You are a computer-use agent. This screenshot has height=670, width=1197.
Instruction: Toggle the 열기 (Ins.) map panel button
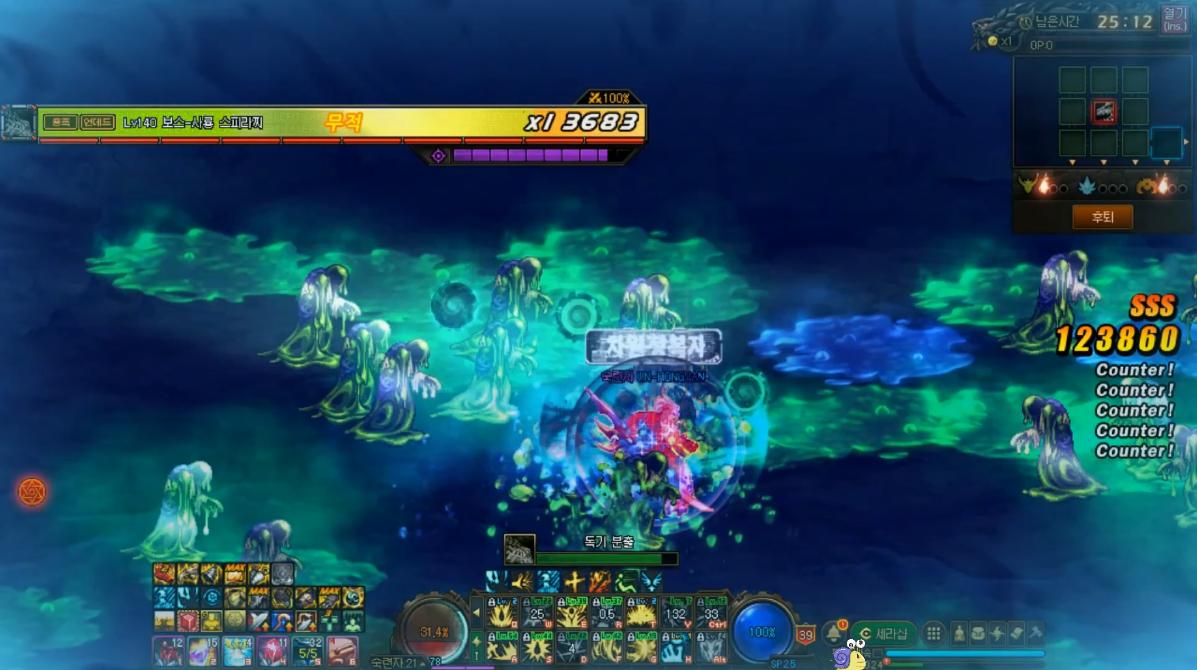click(x=1174, y=19)
